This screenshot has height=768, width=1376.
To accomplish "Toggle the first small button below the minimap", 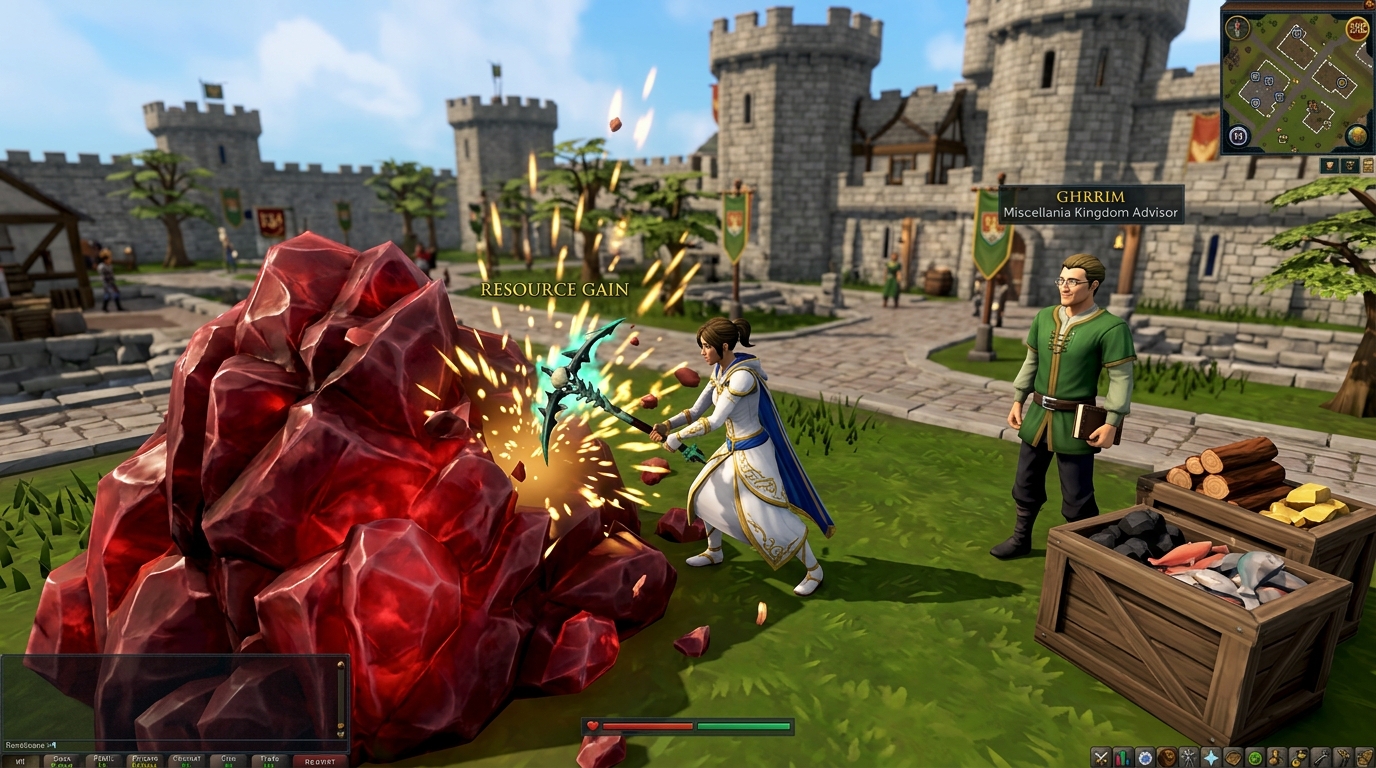I will 1329,164.
